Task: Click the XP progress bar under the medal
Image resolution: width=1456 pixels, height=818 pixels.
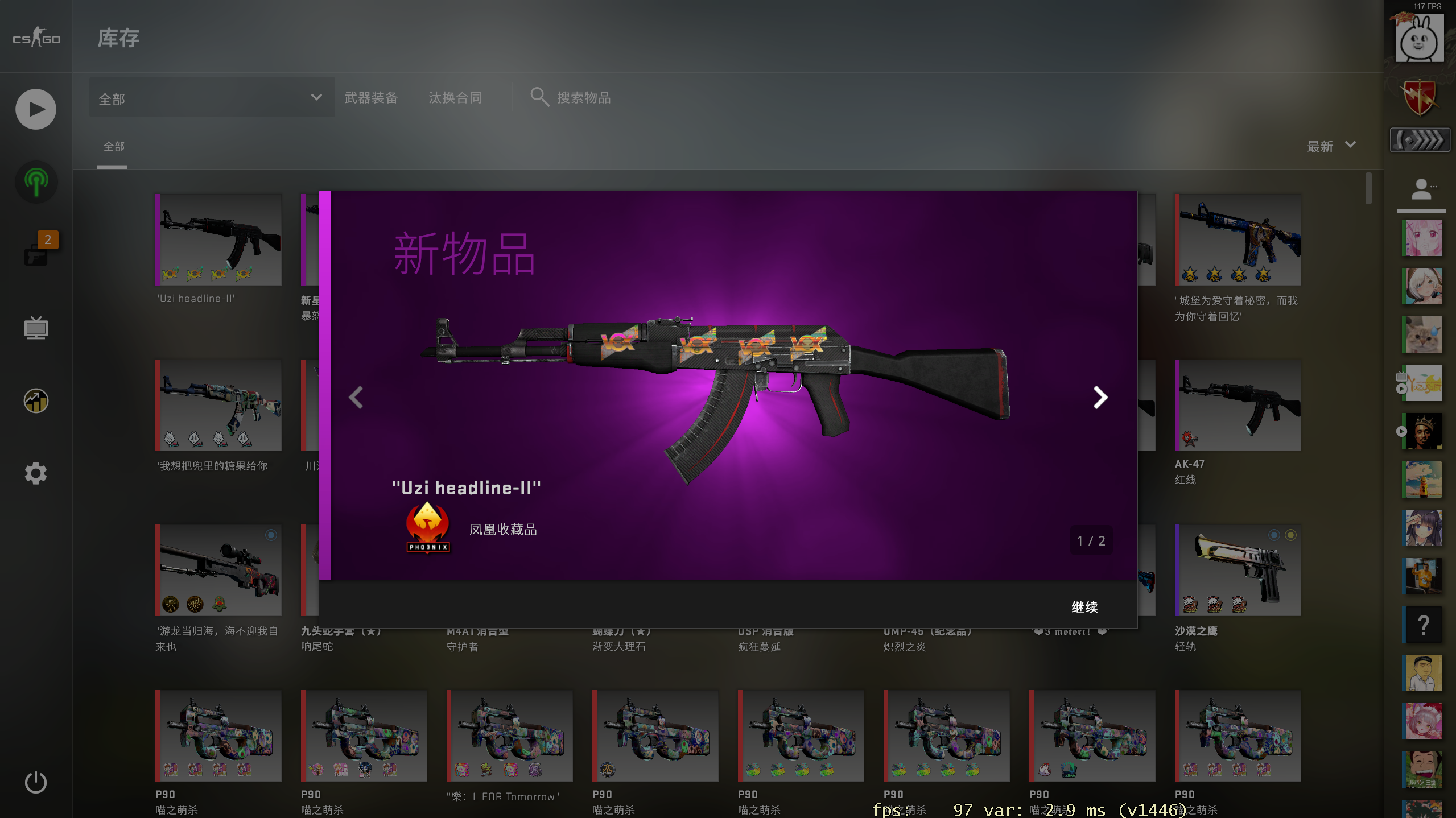Action: pyautogui.click(x=1419, y=139)
